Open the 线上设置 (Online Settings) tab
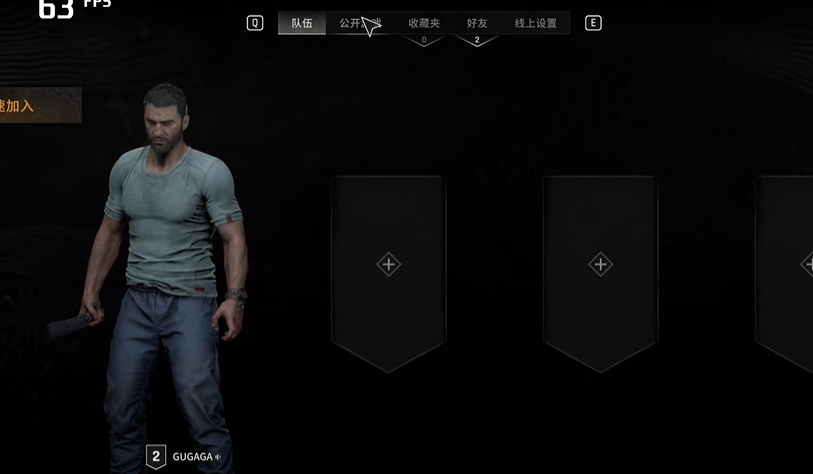 pyautogui.click(x=536, y=23)
